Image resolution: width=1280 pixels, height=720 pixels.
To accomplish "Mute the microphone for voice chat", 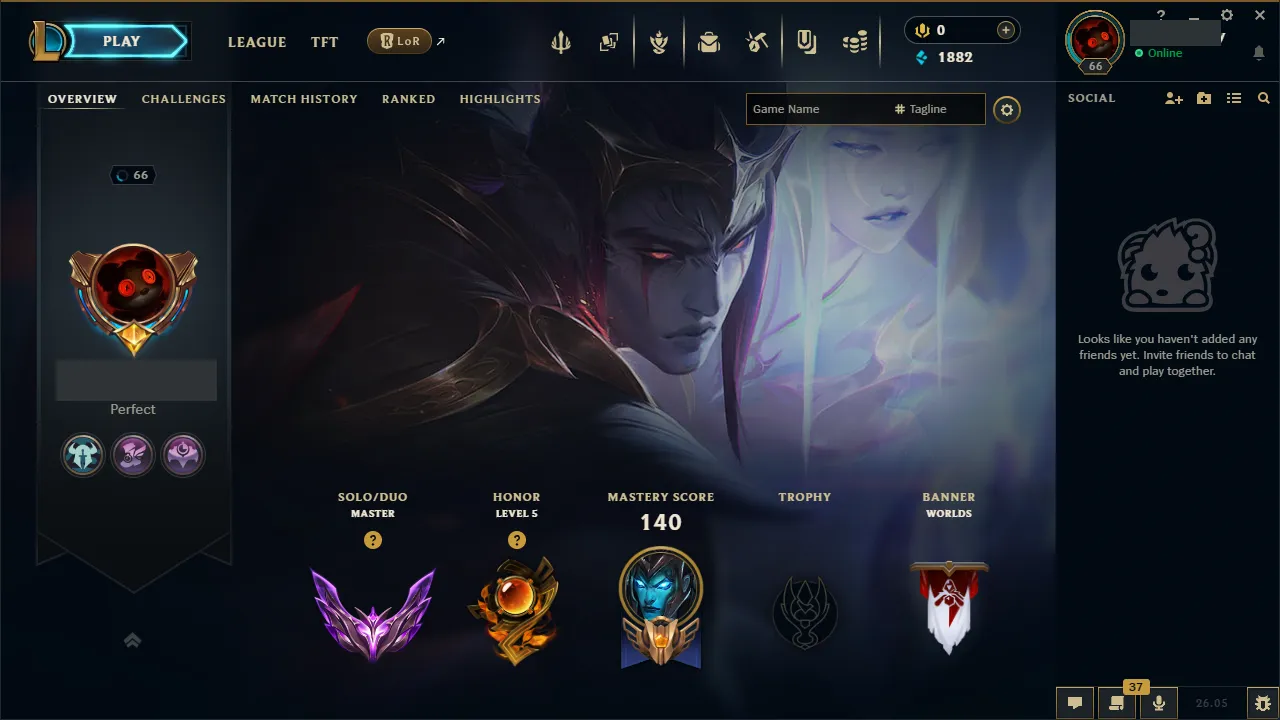I will click(1158, 703).
